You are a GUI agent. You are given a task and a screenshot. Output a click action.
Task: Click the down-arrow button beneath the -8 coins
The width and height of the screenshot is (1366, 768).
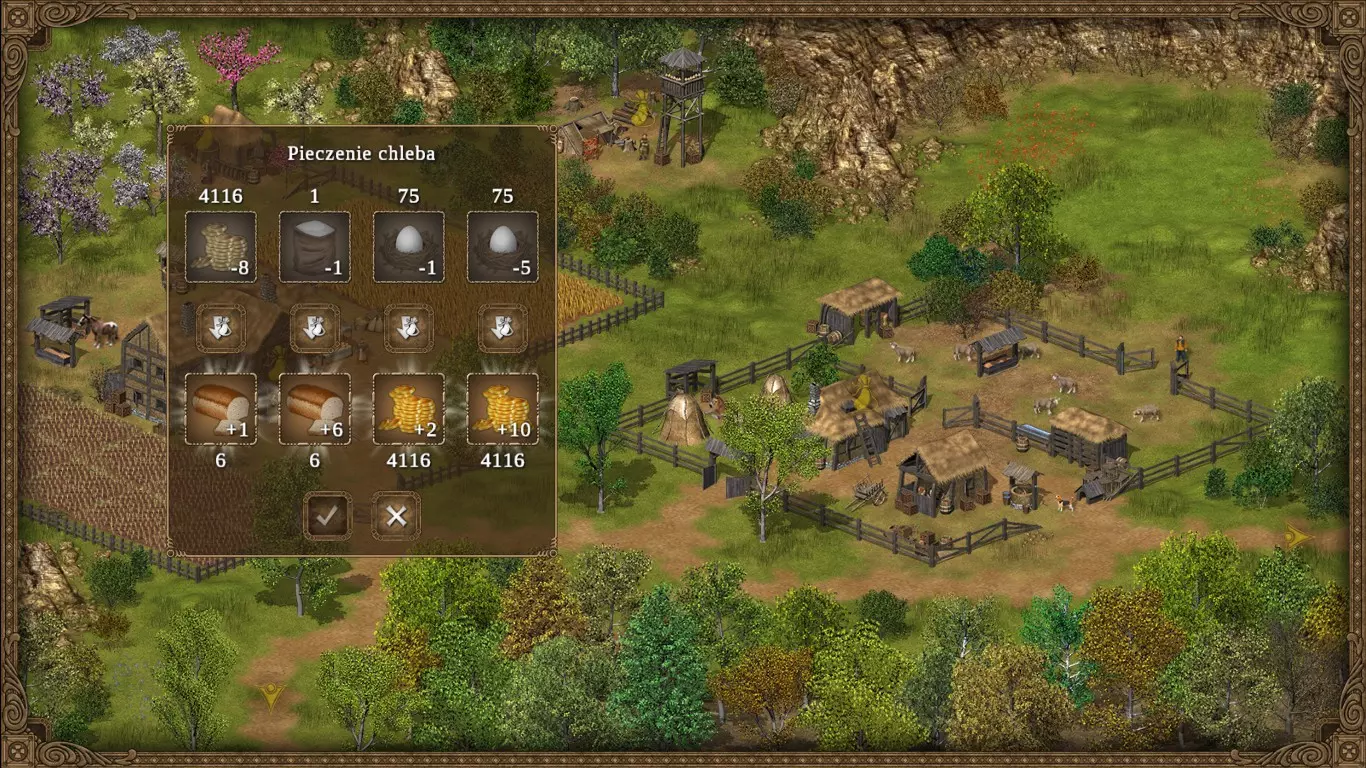(221, 328)
